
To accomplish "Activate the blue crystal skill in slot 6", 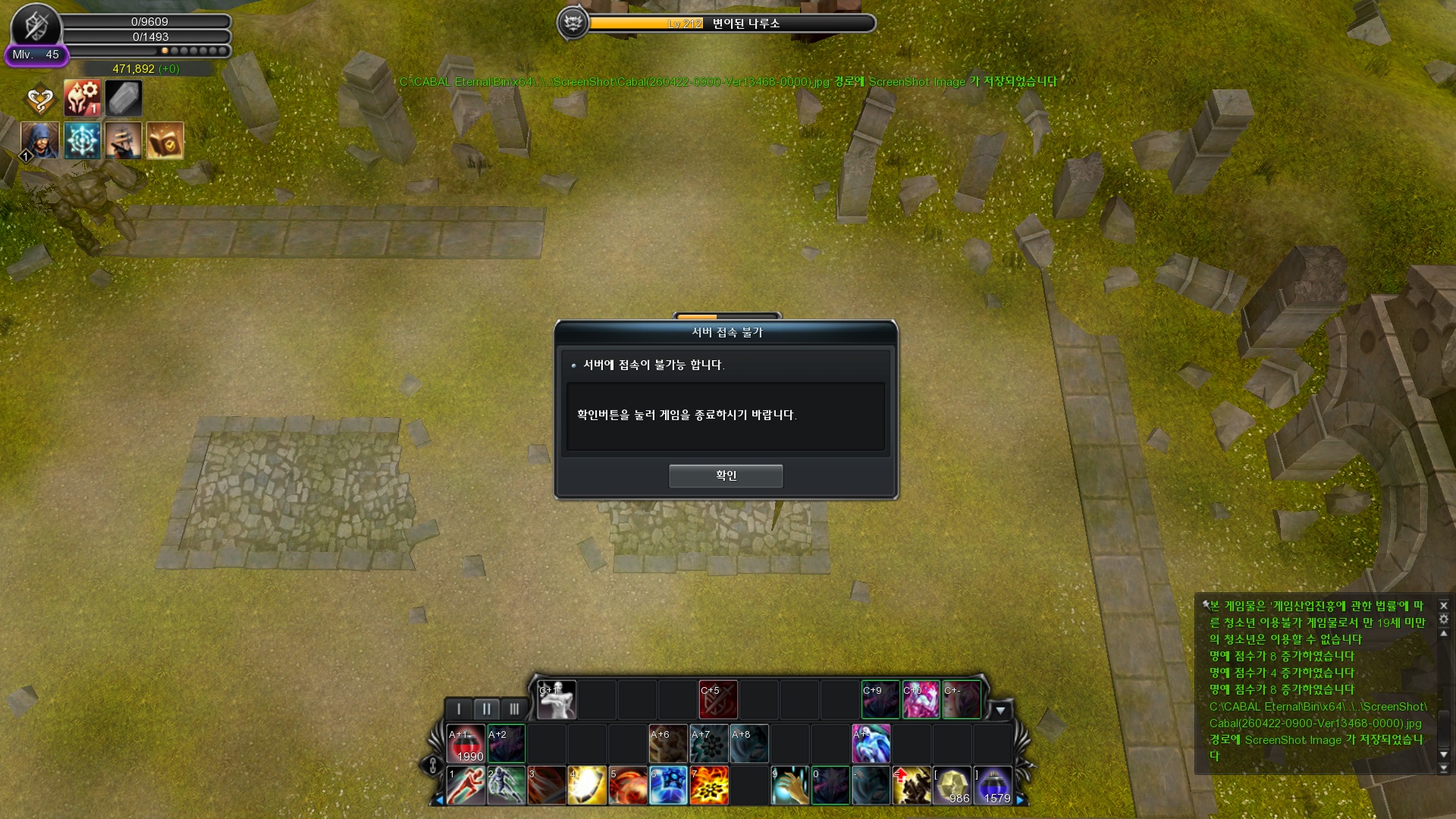I will click(x=669, y=785).
